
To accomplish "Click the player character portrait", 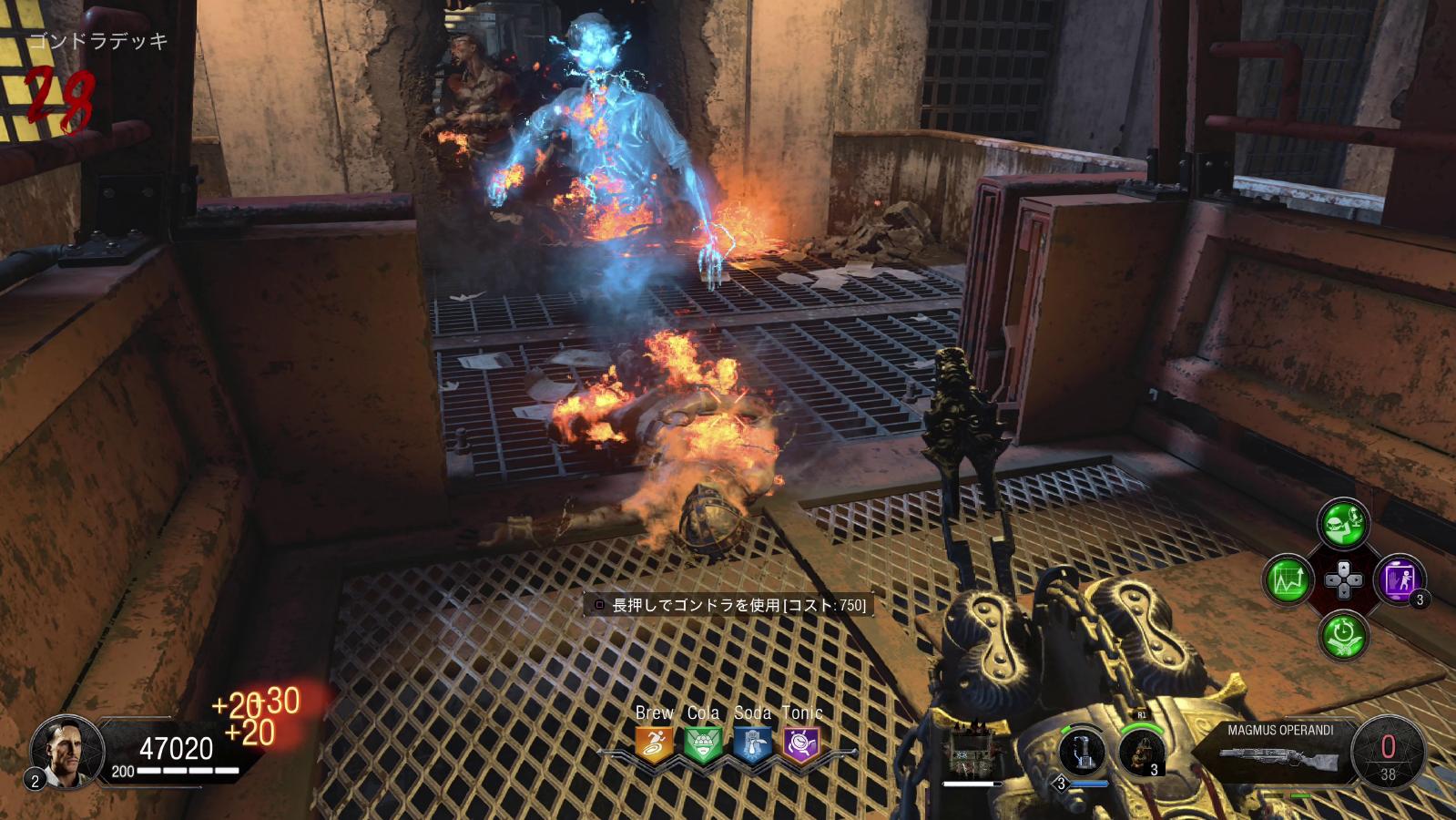I will coord(61,750).
